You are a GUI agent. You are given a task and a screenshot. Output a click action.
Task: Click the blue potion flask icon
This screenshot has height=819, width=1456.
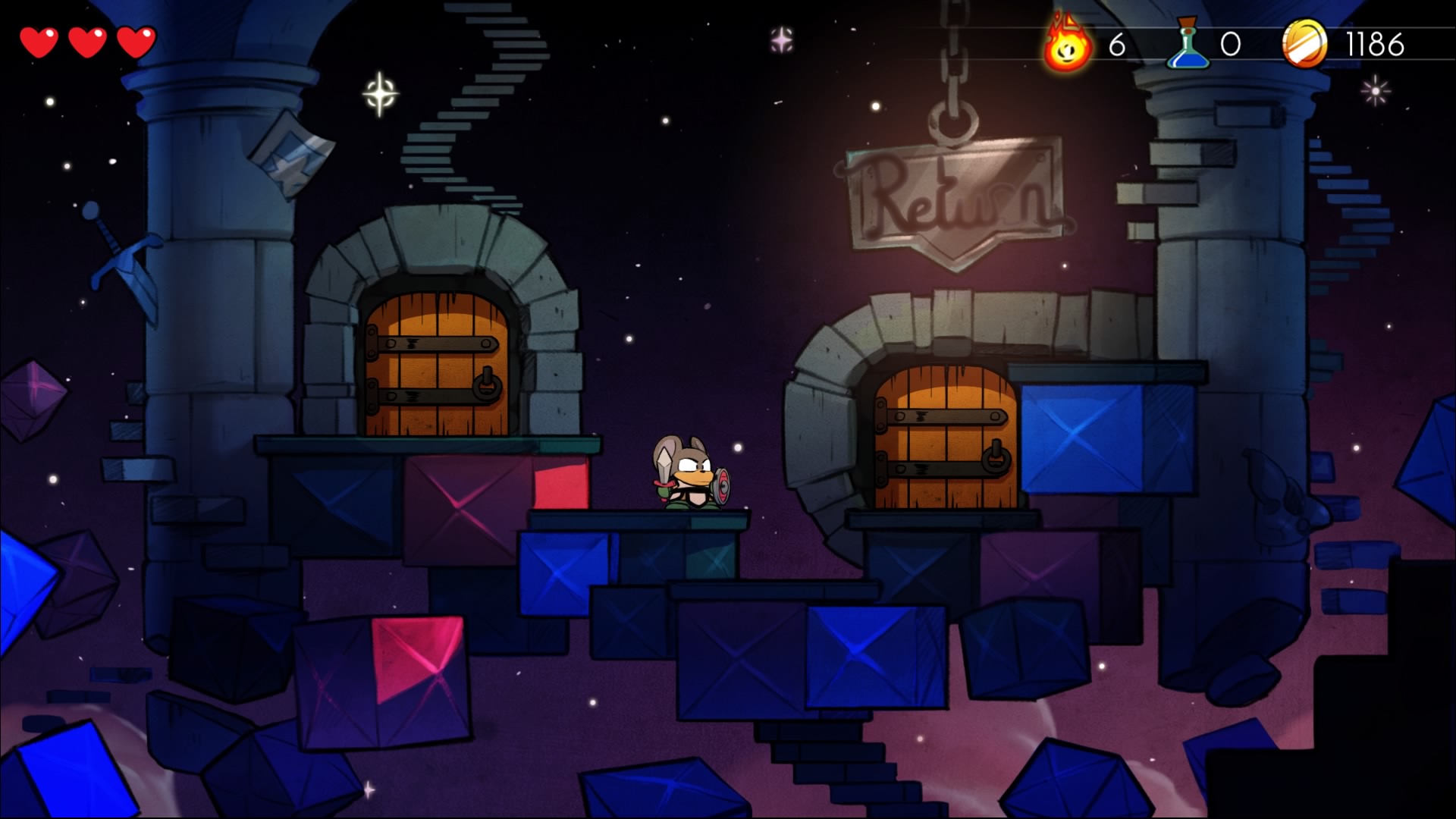click(x=1188, y=45)
